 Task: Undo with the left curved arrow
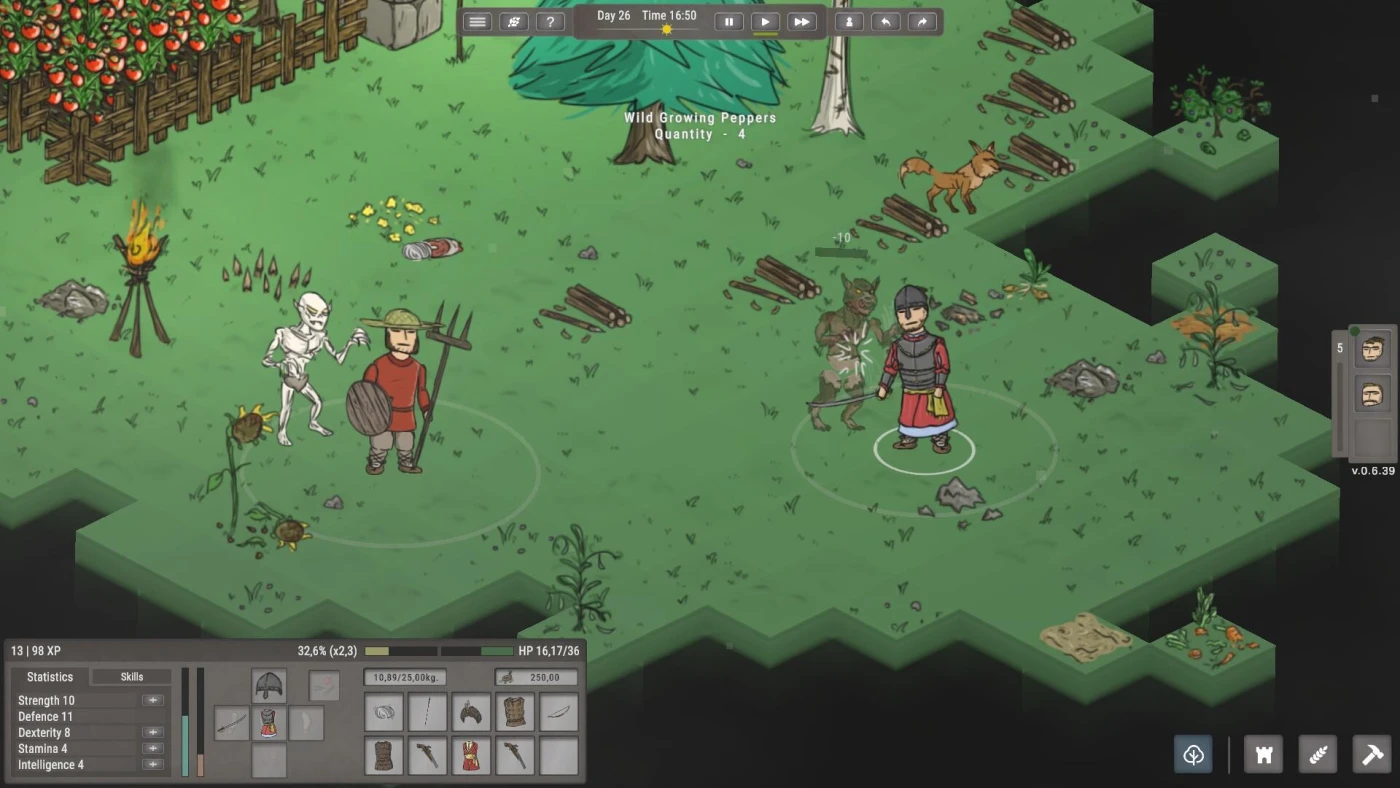pos(886,22)
